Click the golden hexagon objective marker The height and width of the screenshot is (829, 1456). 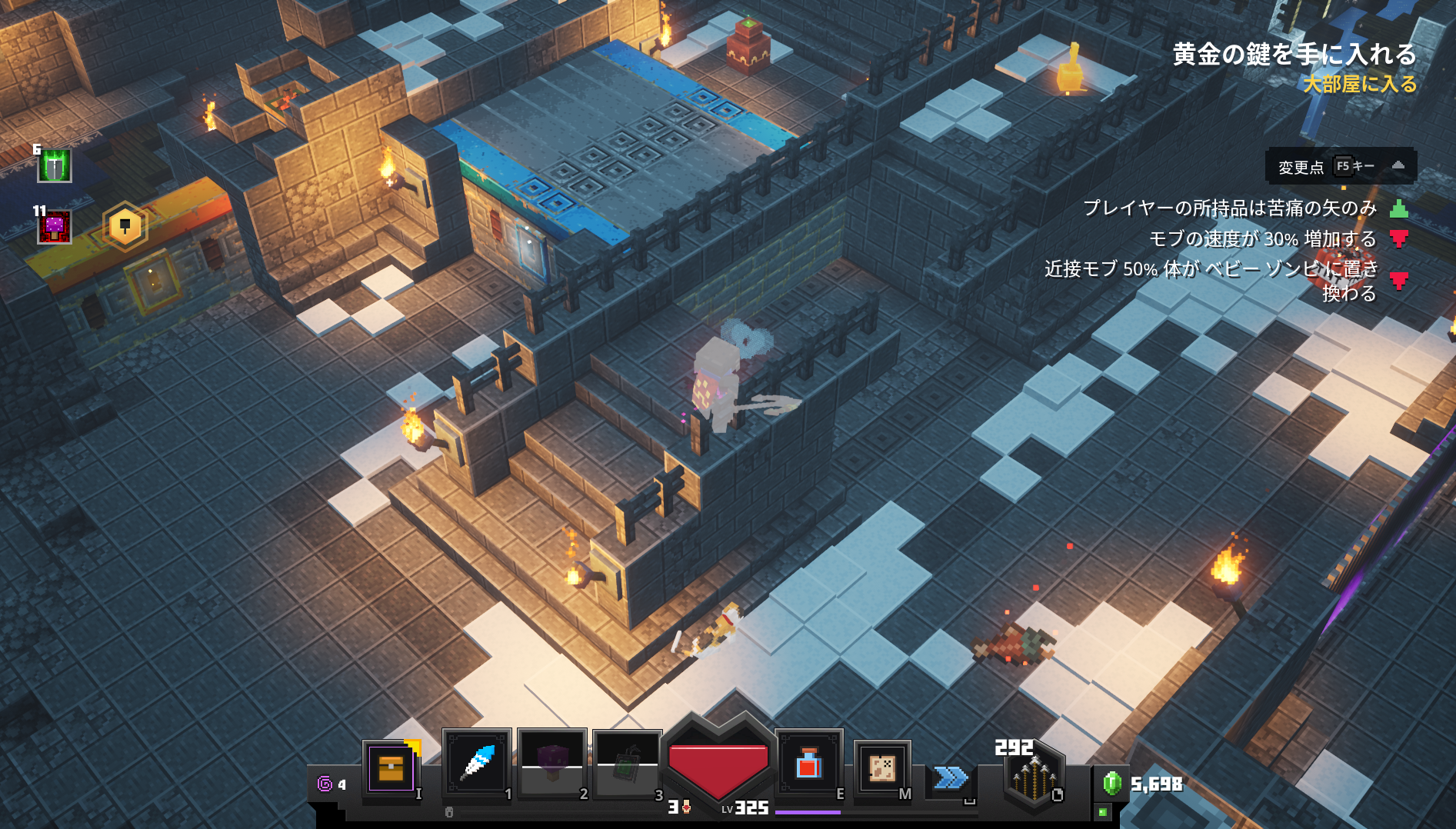pos(125,226)
